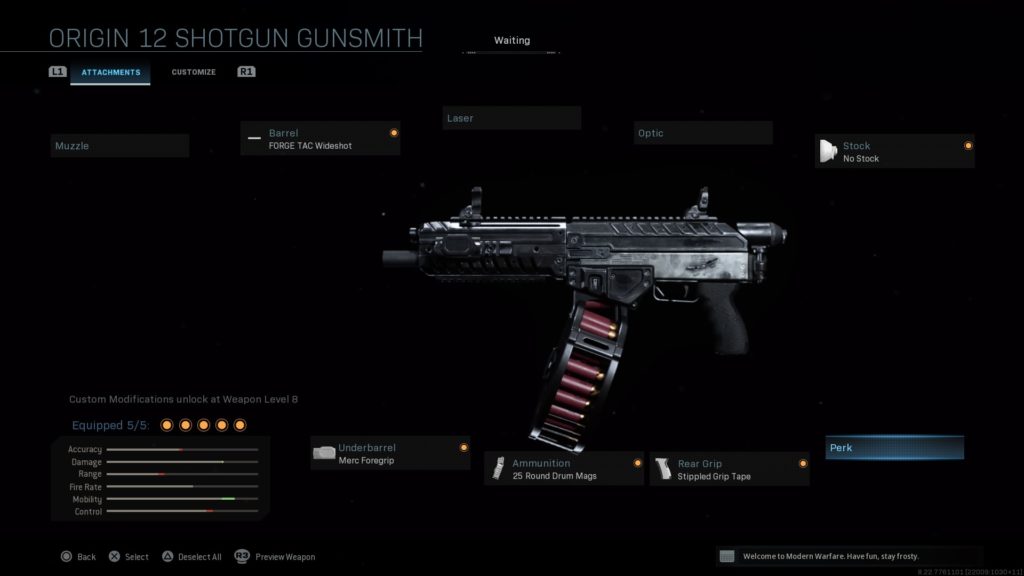
Task: Click the Back option
Action: click(x=78, y=557)
